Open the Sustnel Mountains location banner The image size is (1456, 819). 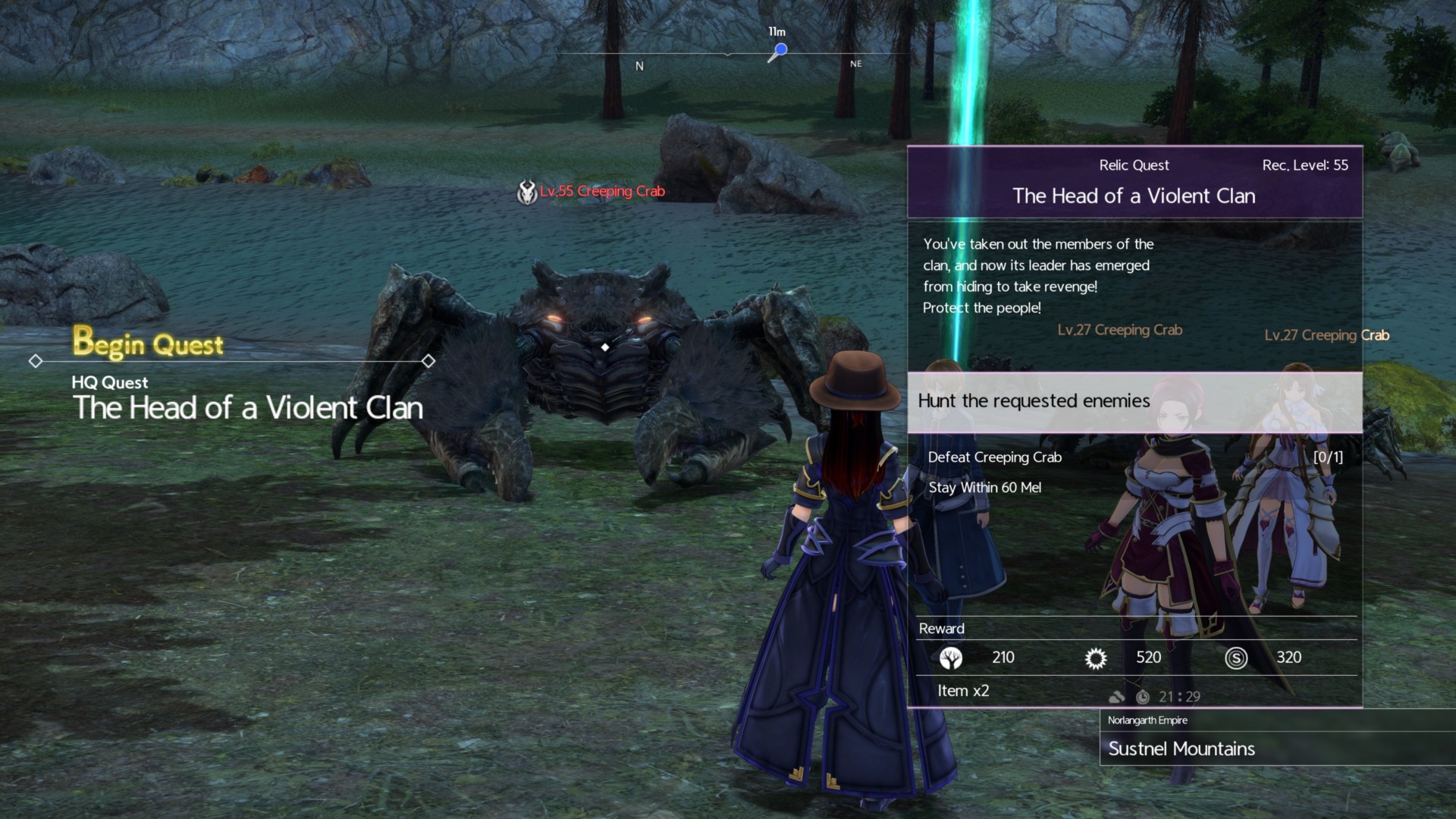pos(1181,748)
